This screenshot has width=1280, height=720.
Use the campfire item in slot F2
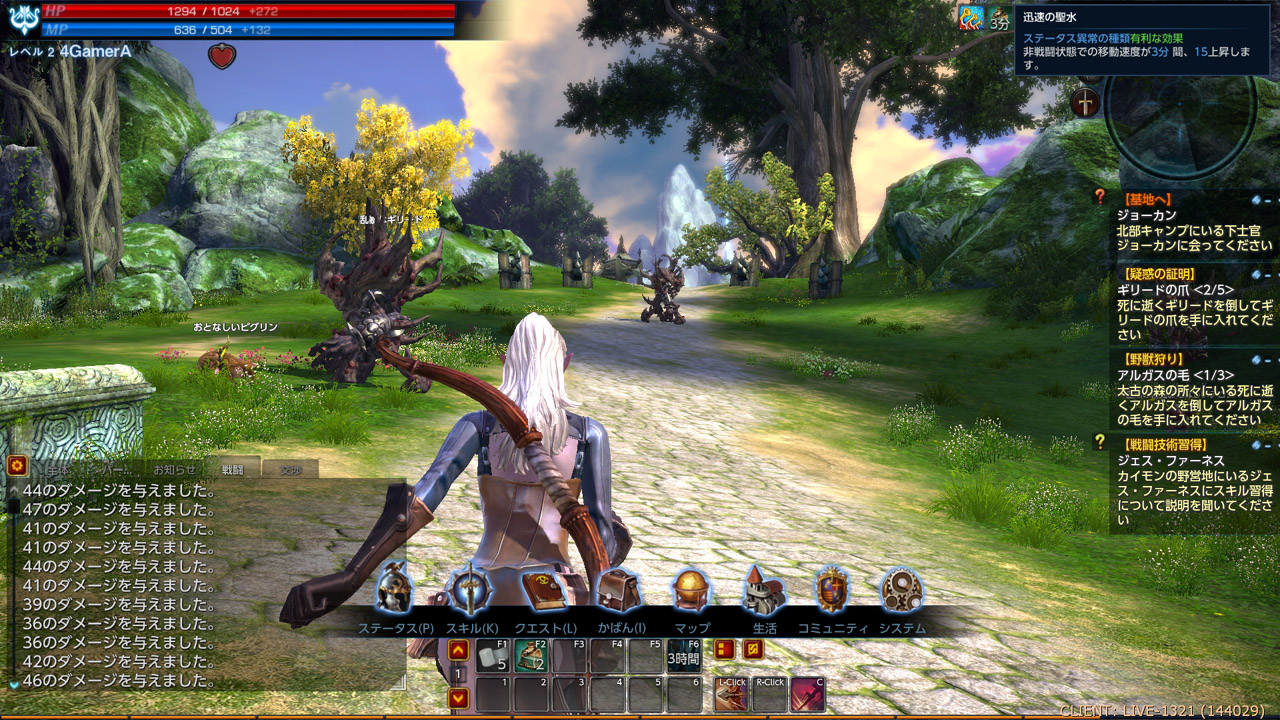pos(531,656)
